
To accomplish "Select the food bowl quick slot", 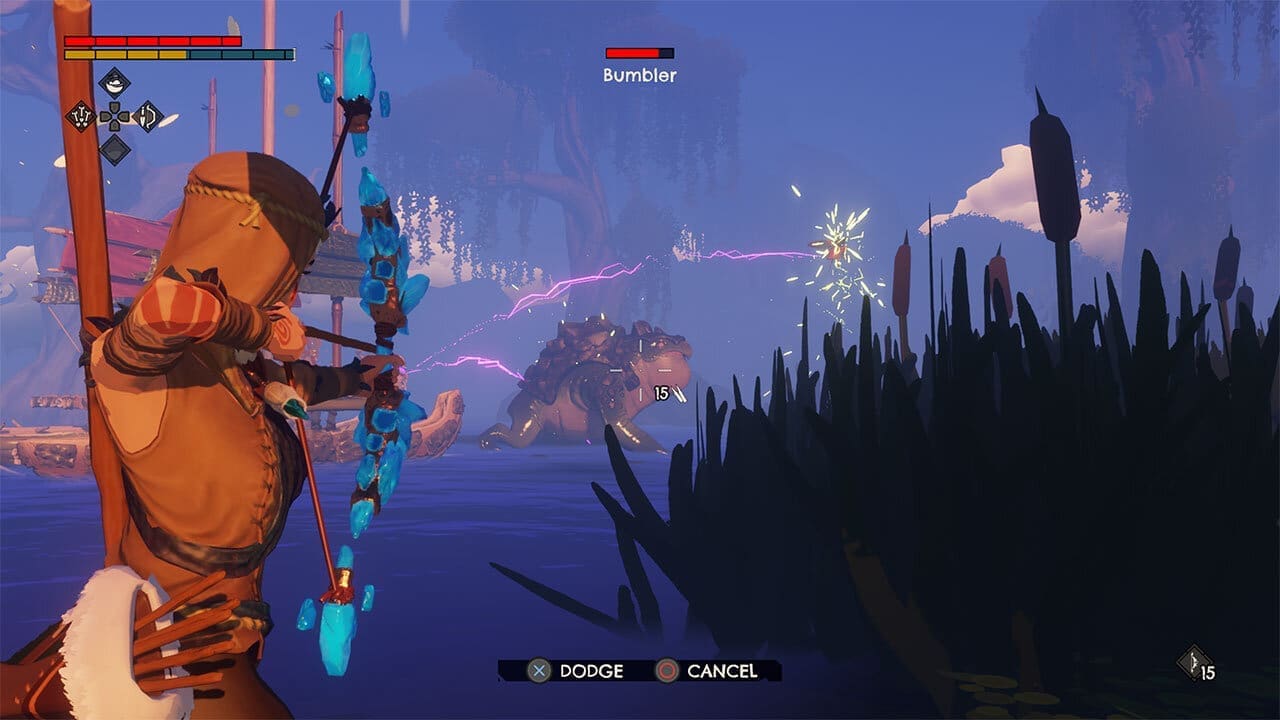I will point(114,83).
